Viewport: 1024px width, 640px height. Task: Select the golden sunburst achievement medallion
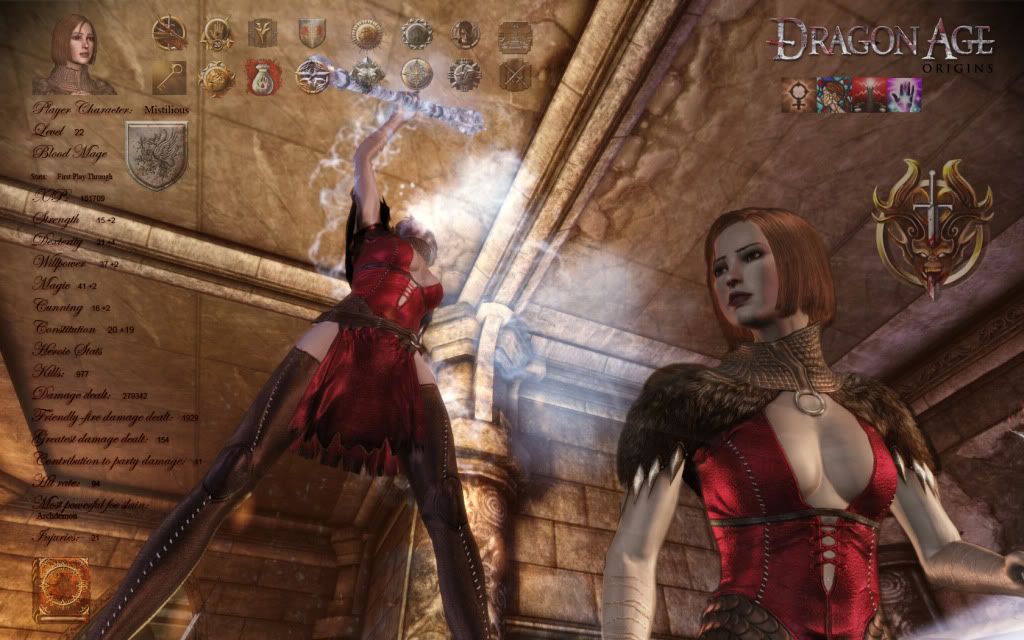[365, 33]
